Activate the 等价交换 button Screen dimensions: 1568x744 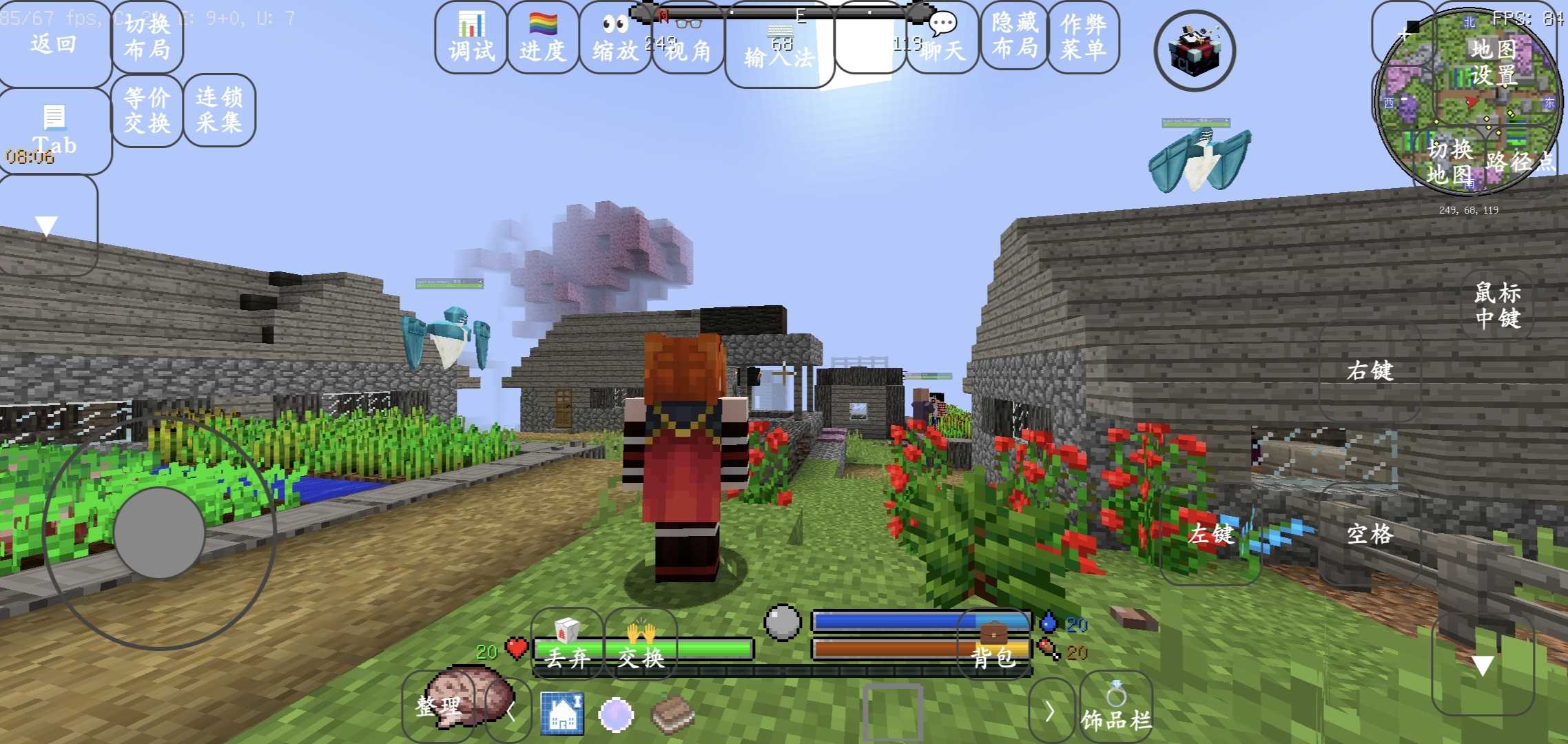click(147, 110)
